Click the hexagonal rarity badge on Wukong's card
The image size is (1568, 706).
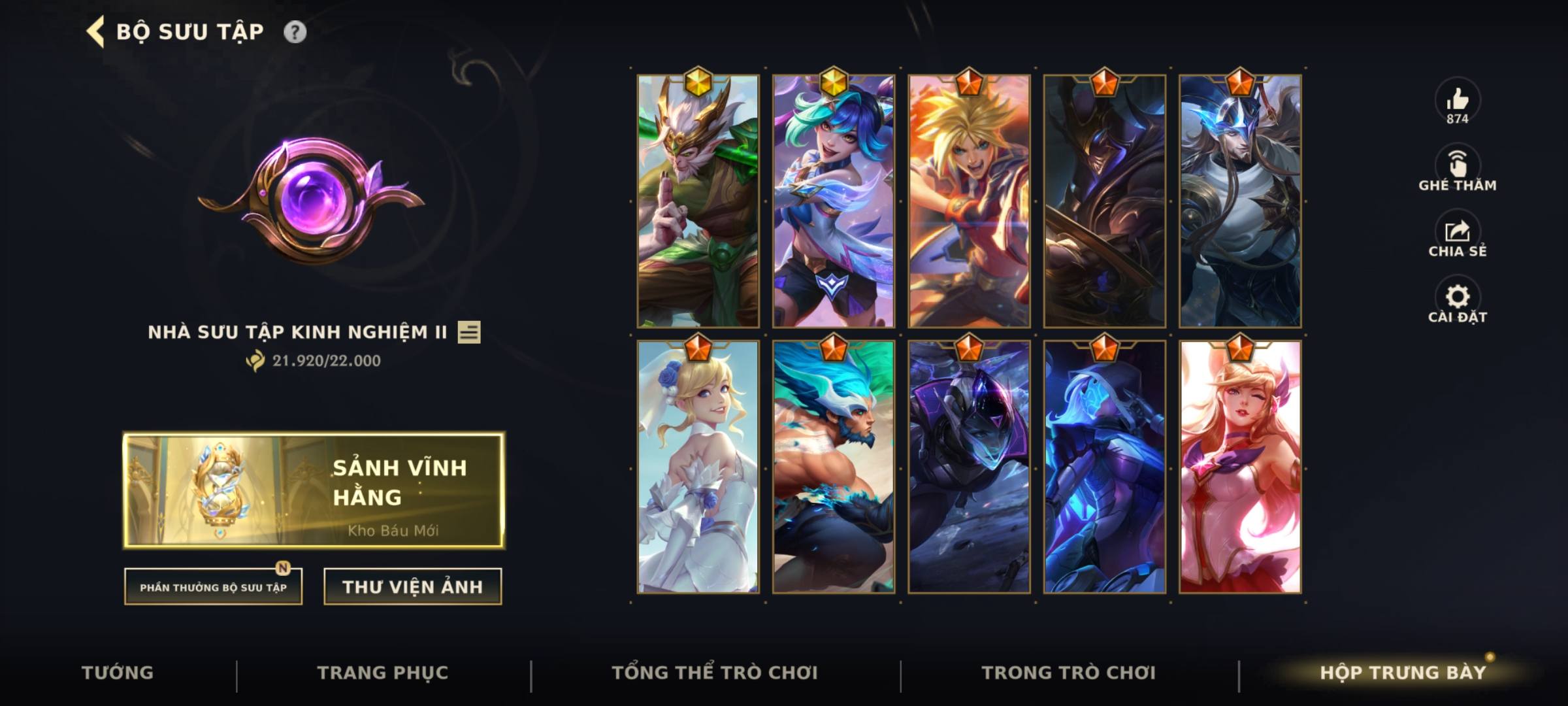pyautogui.click(x=699, y=82)
